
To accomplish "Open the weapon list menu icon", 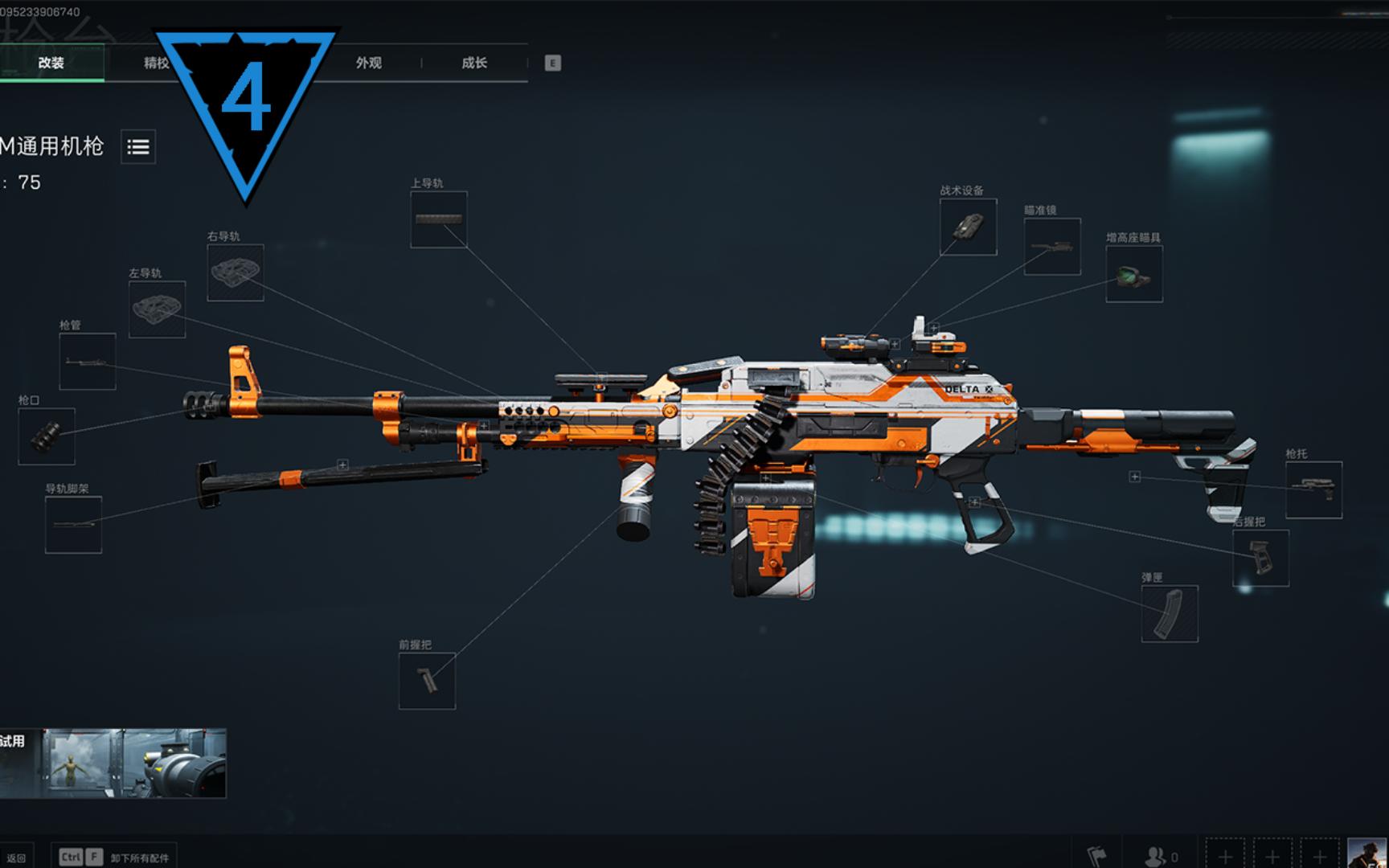I will (x=138, y=147).
